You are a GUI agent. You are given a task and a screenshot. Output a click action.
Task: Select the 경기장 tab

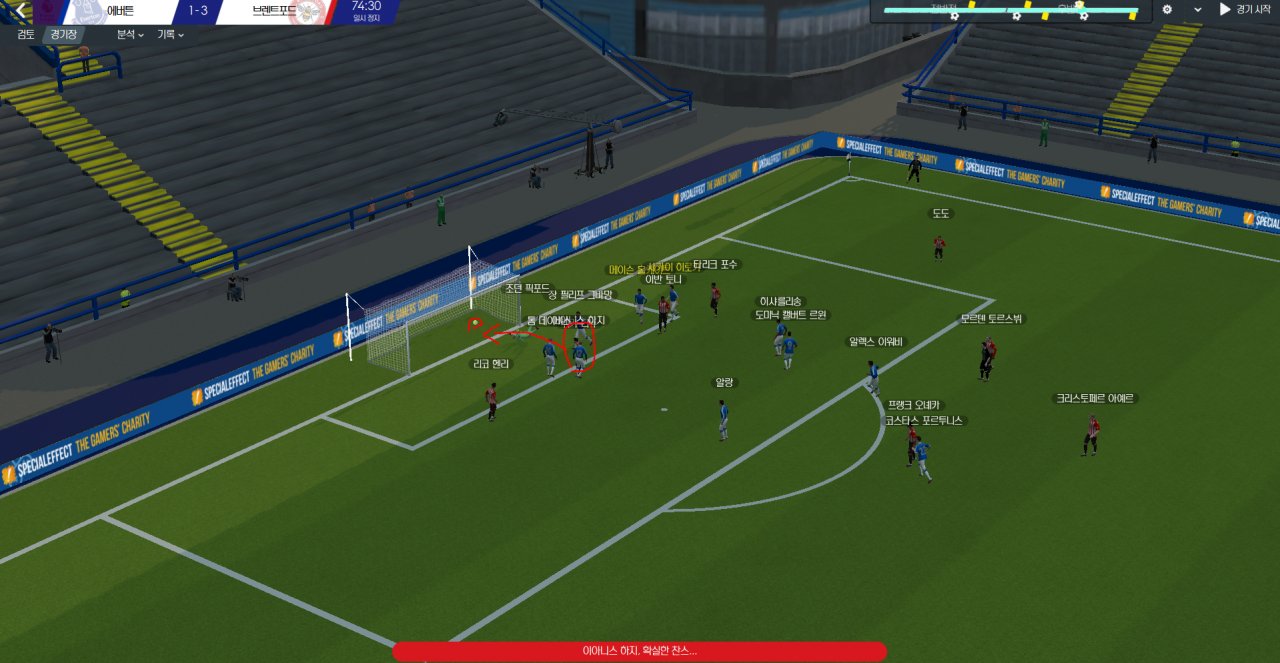pyautogui.click(x=64, y=34)
